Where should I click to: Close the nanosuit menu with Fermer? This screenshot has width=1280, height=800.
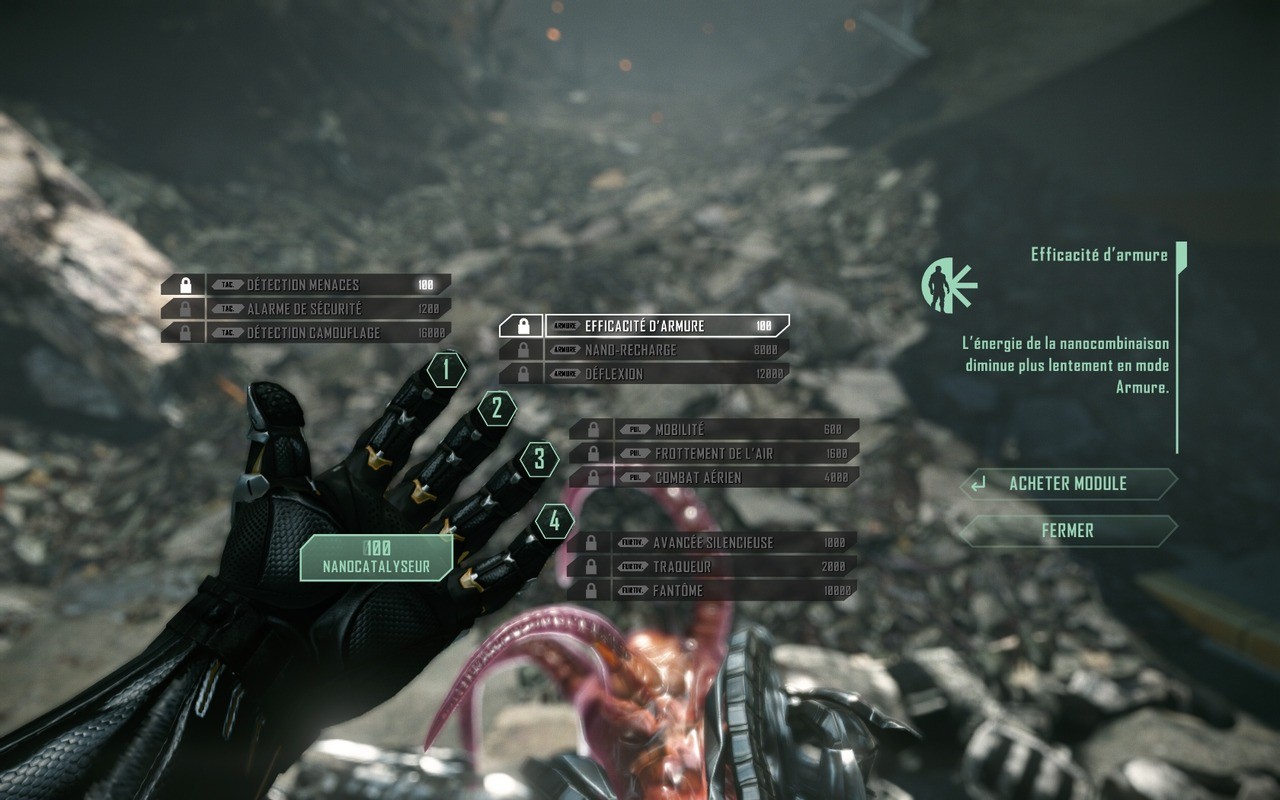pos(1067,531)
